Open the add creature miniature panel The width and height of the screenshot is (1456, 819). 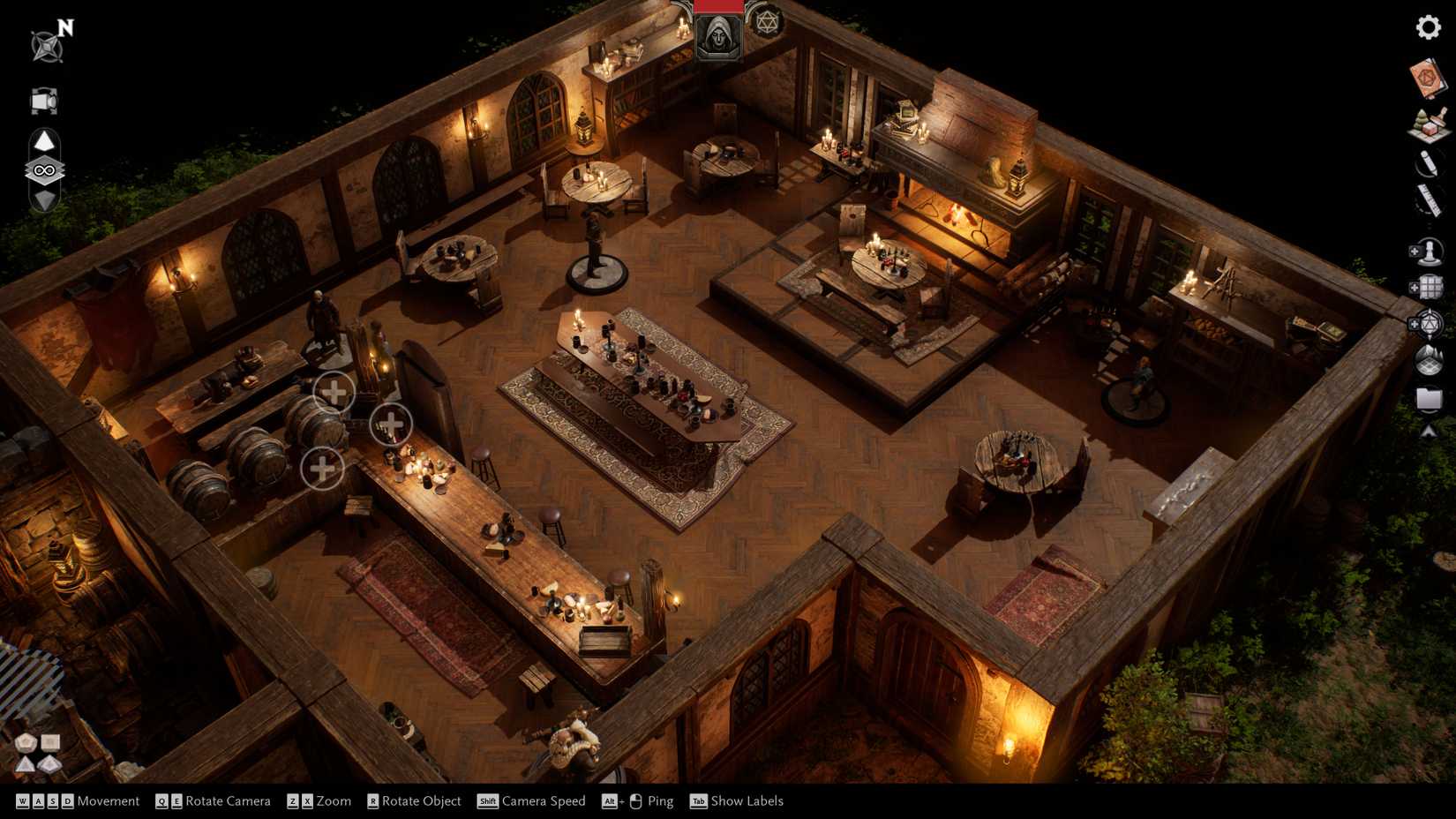point(1426,252)
